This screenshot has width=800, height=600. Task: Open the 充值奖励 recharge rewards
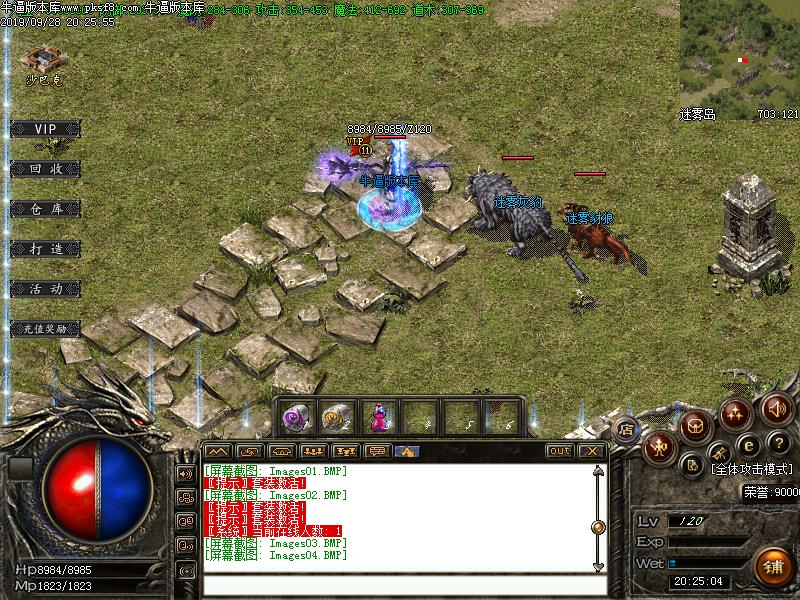point(45,328)
